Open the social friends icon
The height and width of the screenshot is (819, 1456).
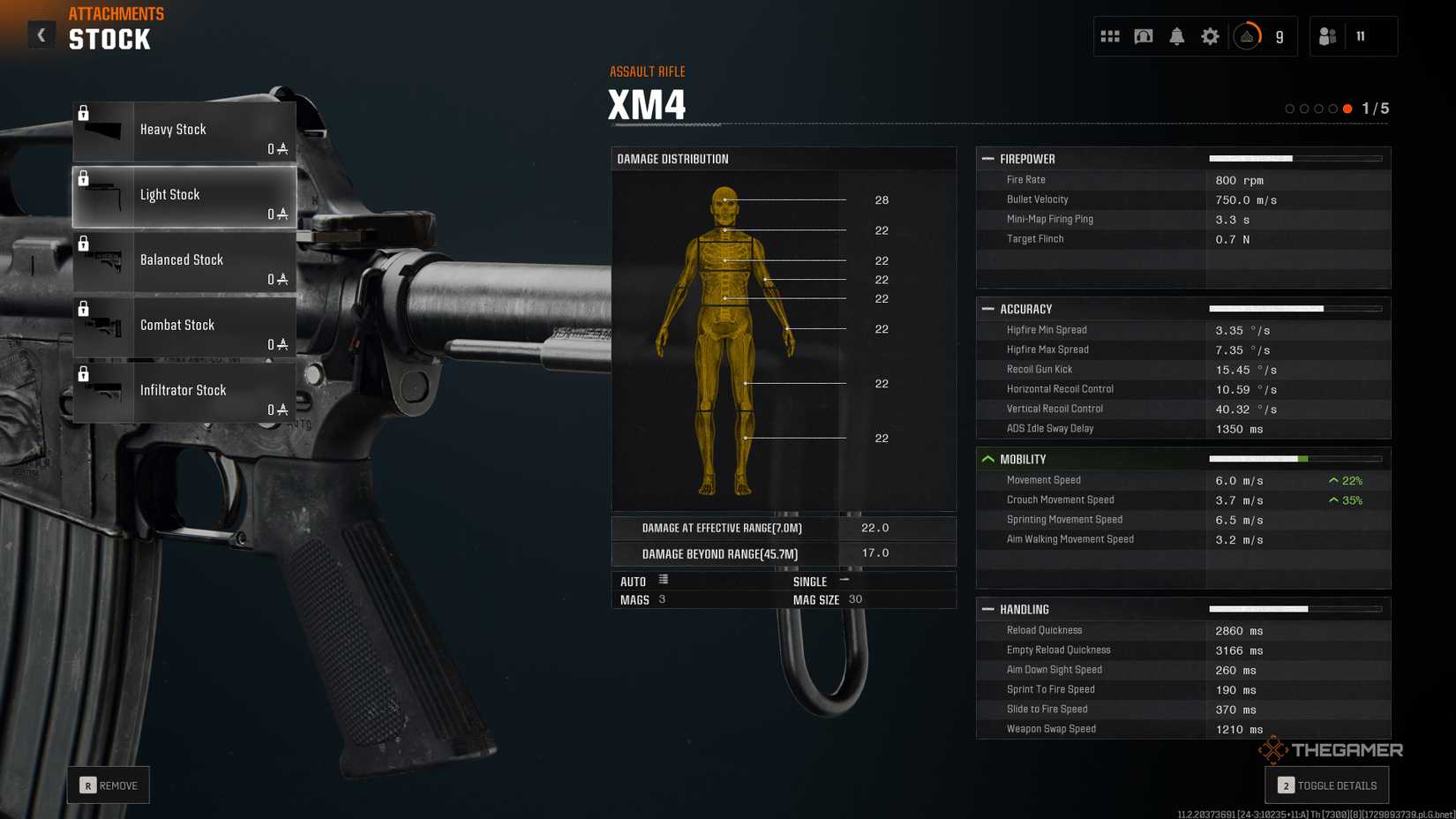[1327, 36]
